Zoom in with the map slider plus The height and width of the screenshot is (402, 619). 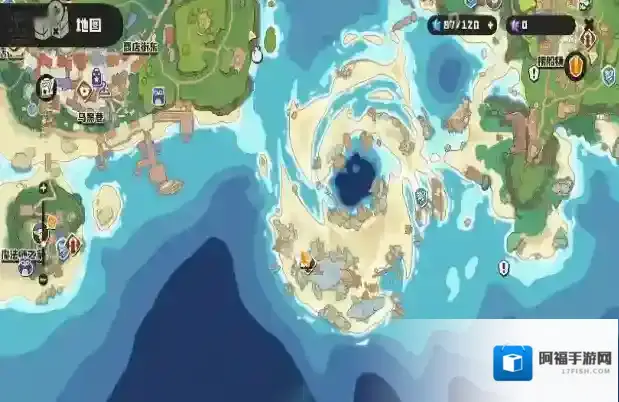[x=42, y=189]
